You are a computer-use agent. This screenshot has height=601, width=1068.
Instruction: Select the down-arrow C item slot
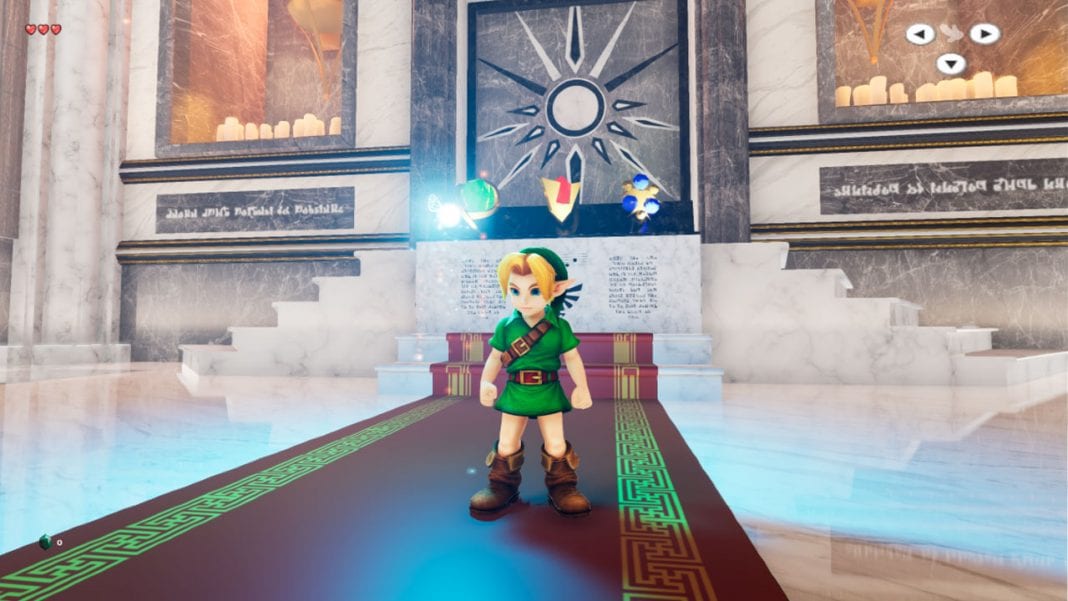click(x=951, y=64)
